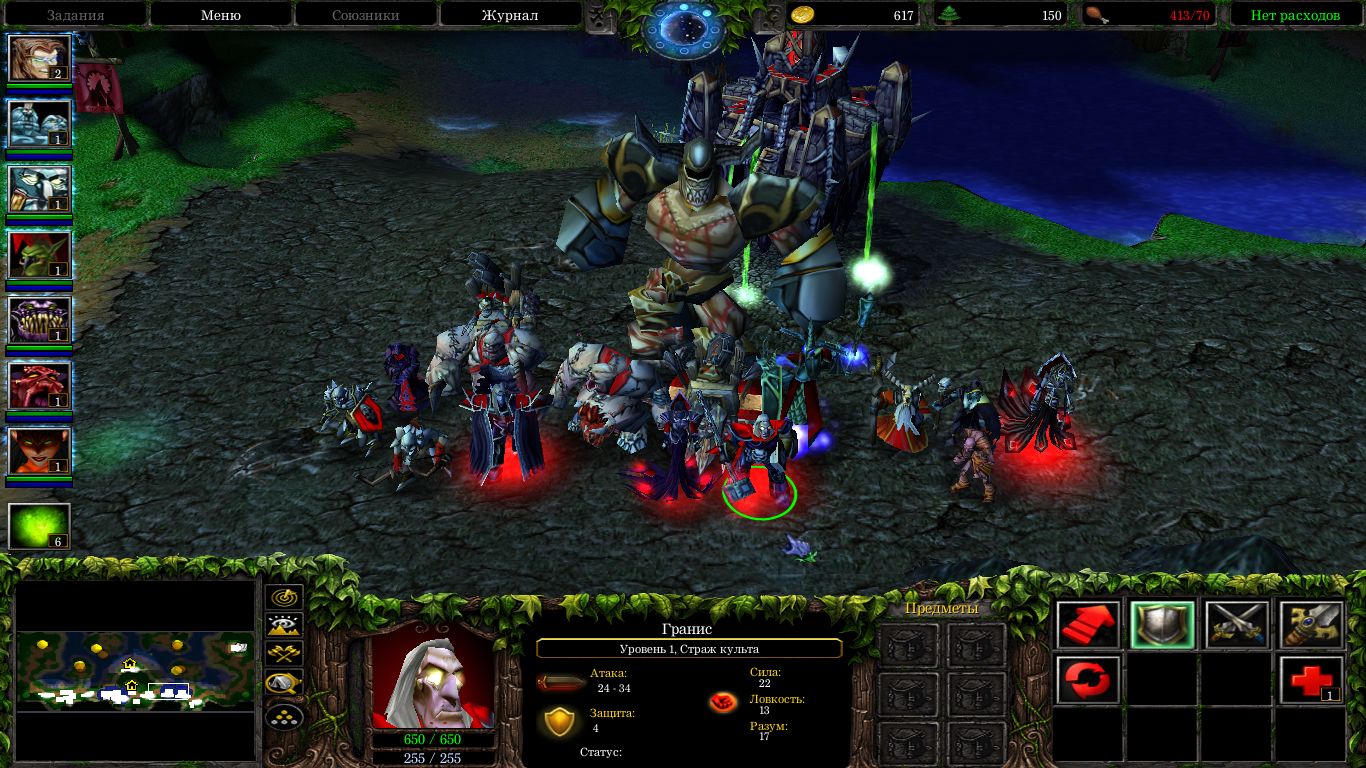Open the Задания quests menu
Viewport: 1366px width, 768px height.
pos(75,15)
